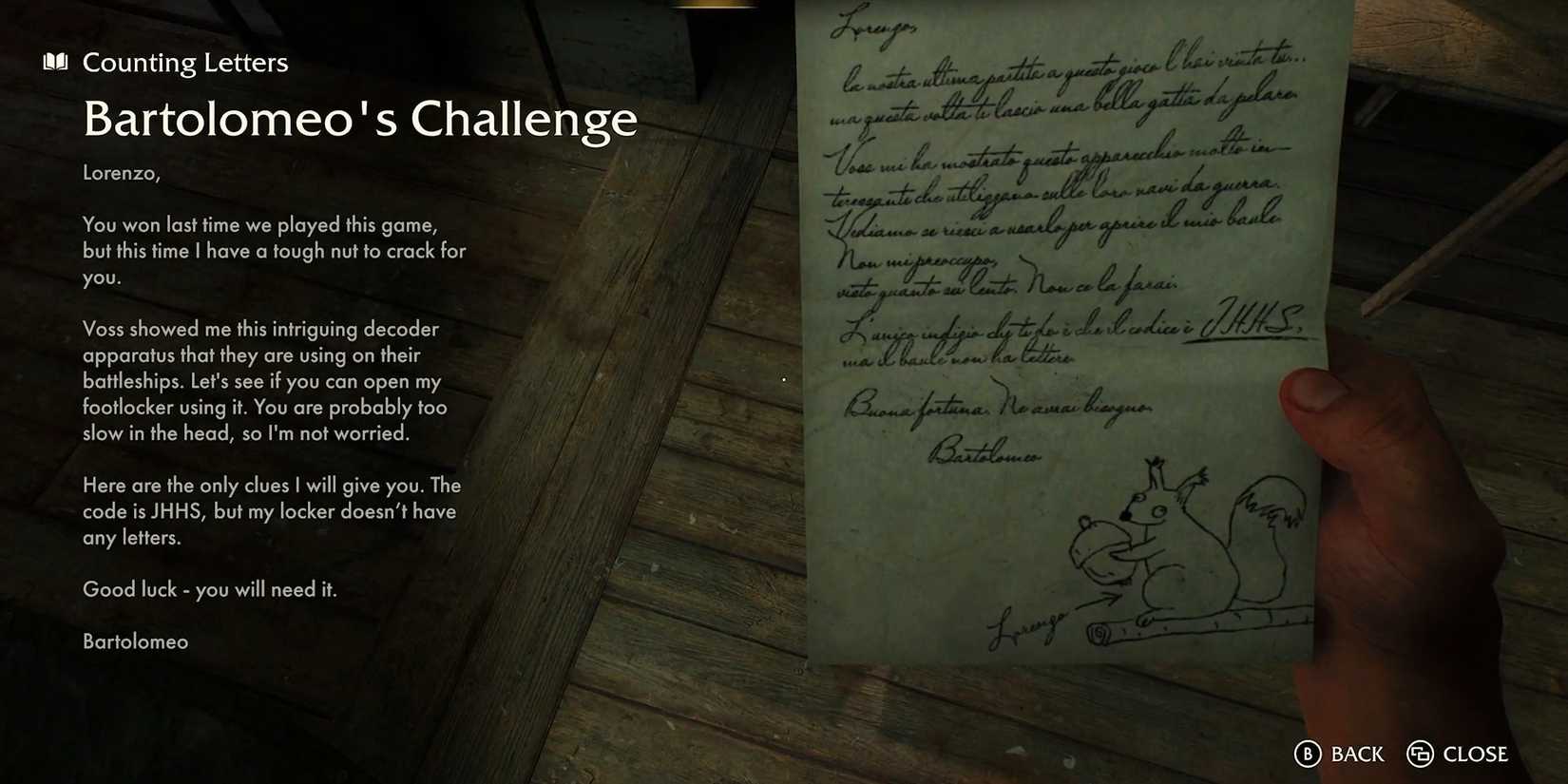Viewport: 1568px width, 784px height.
Task: Open the Bartolomeo's Challenge note title
Action: pos(361,118)
